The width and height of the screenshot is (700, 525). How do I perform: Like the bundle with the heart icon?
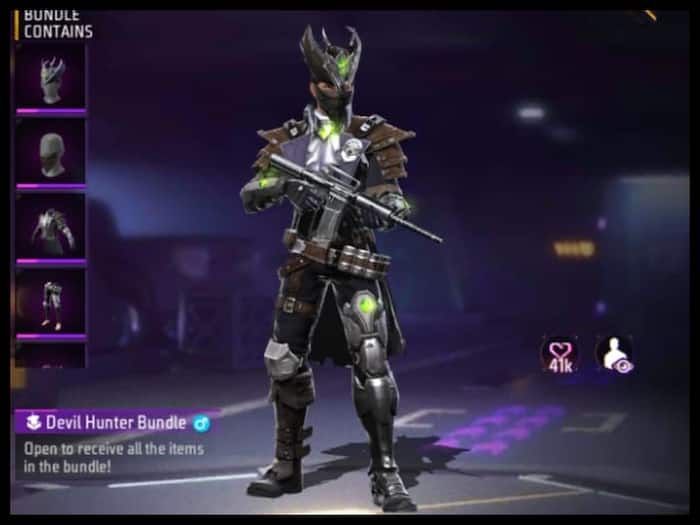coord(558,352)
